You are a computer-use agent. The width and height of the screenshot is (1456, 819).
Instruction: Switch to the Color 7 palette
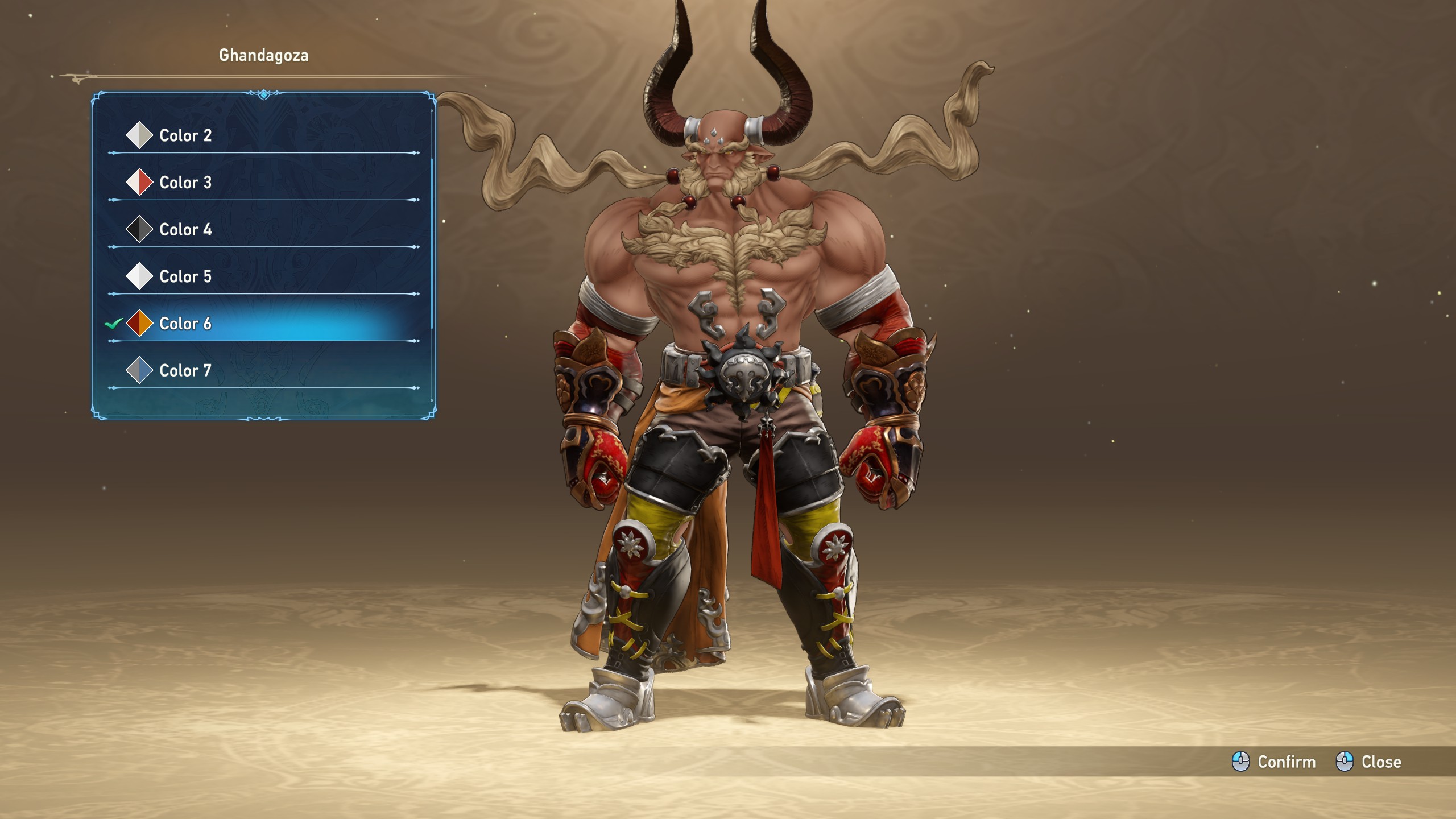(x=185, y=371)
